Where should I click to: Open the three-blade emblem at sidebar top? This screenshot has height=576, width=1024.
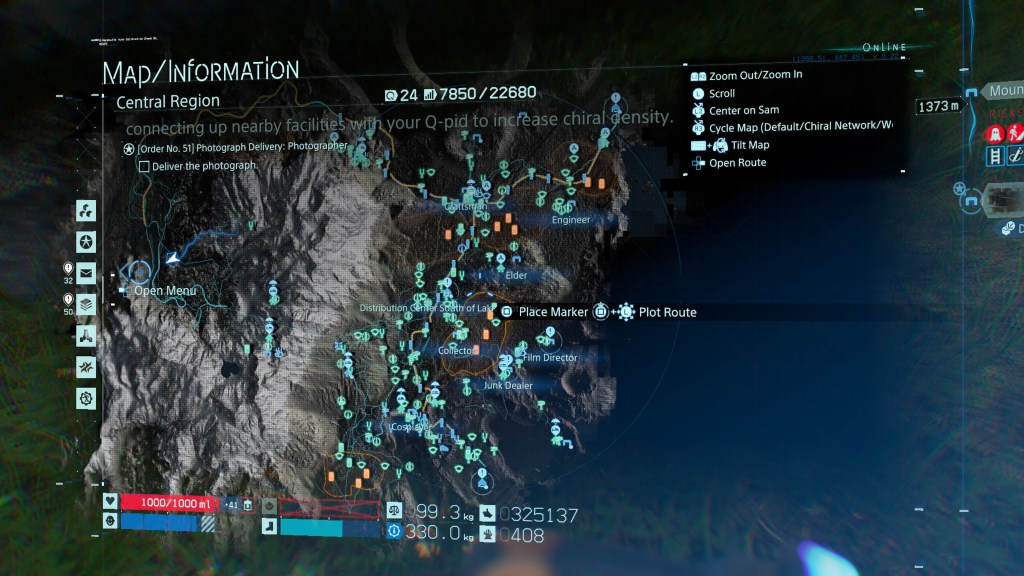click(87, 211)
